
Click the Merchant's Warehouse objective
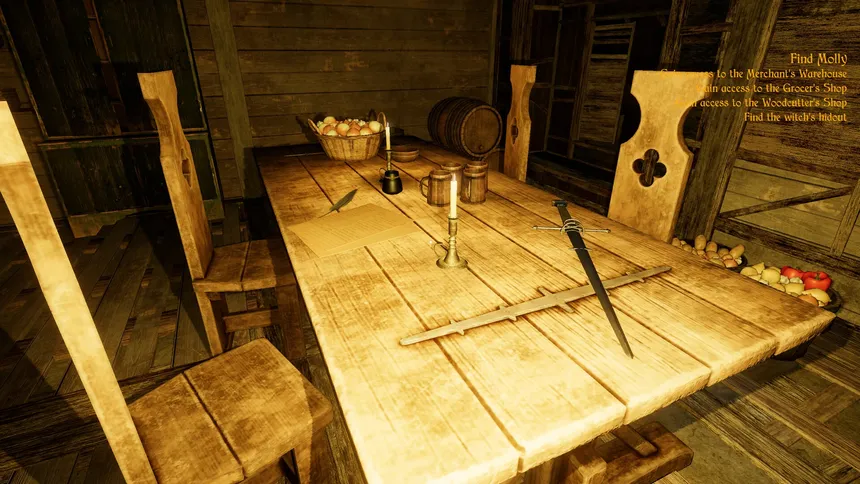pos(760,74)
